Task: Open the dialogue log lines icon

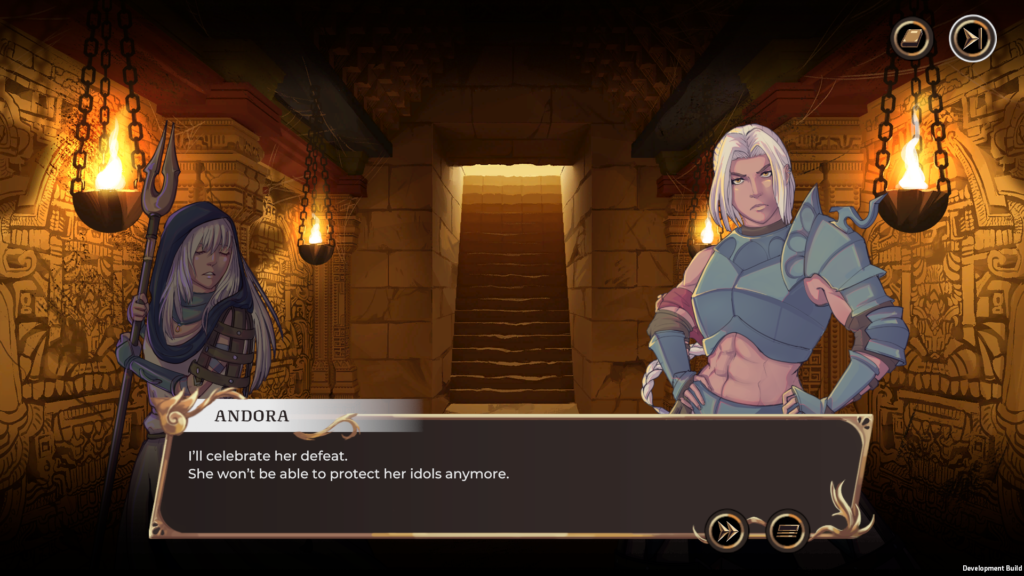Action: tap(787, 530)
